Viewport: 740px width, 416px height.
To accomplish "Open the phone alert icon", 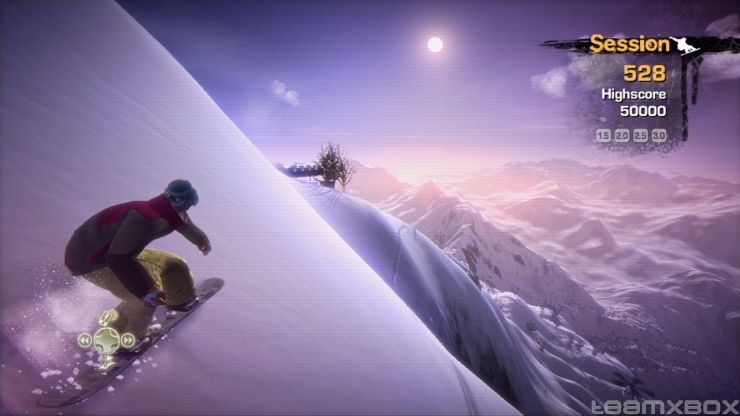I will click(108, 318).
